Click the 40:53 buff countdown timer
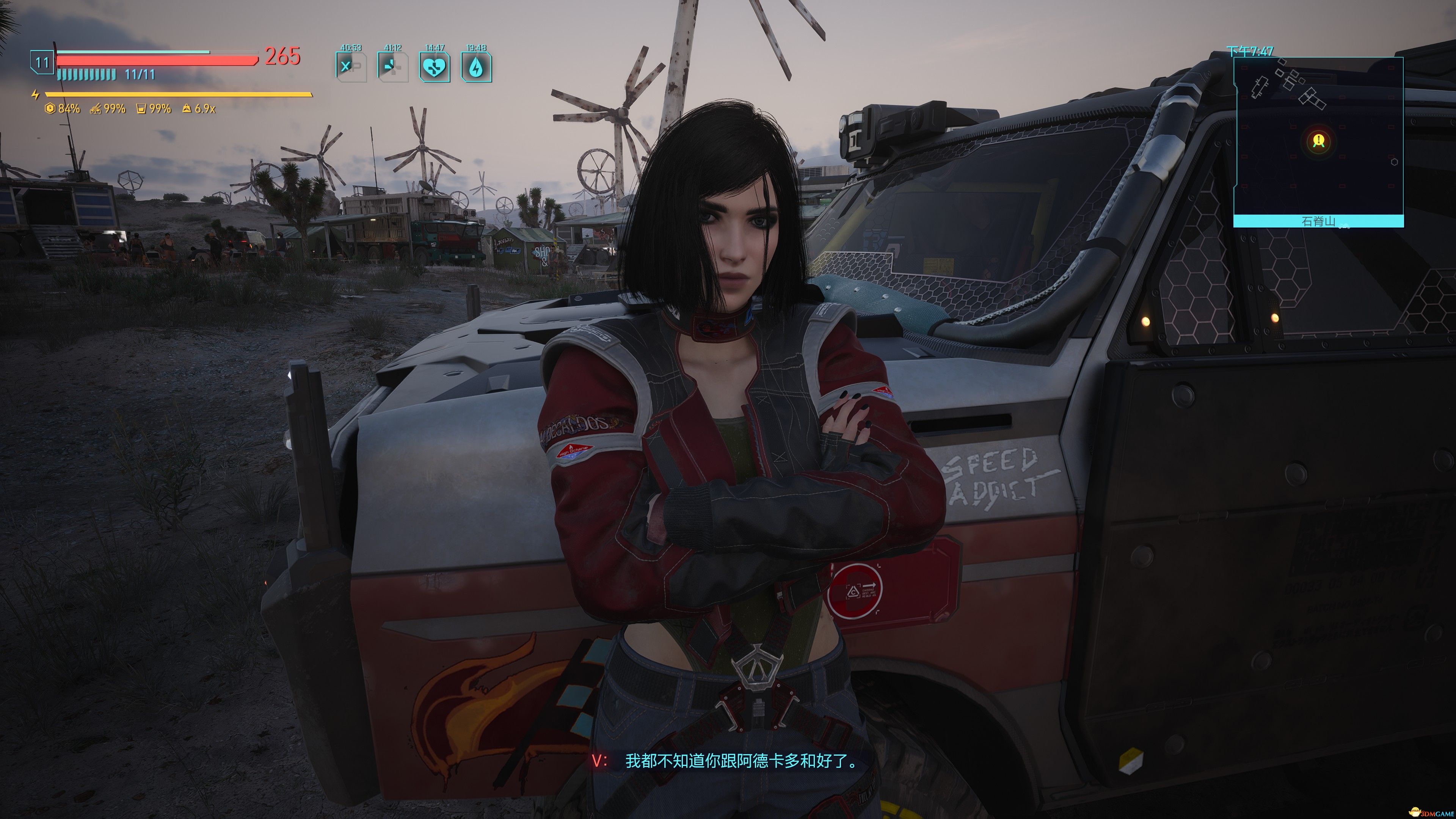The image size is (1456, 819). pos(350,48)
